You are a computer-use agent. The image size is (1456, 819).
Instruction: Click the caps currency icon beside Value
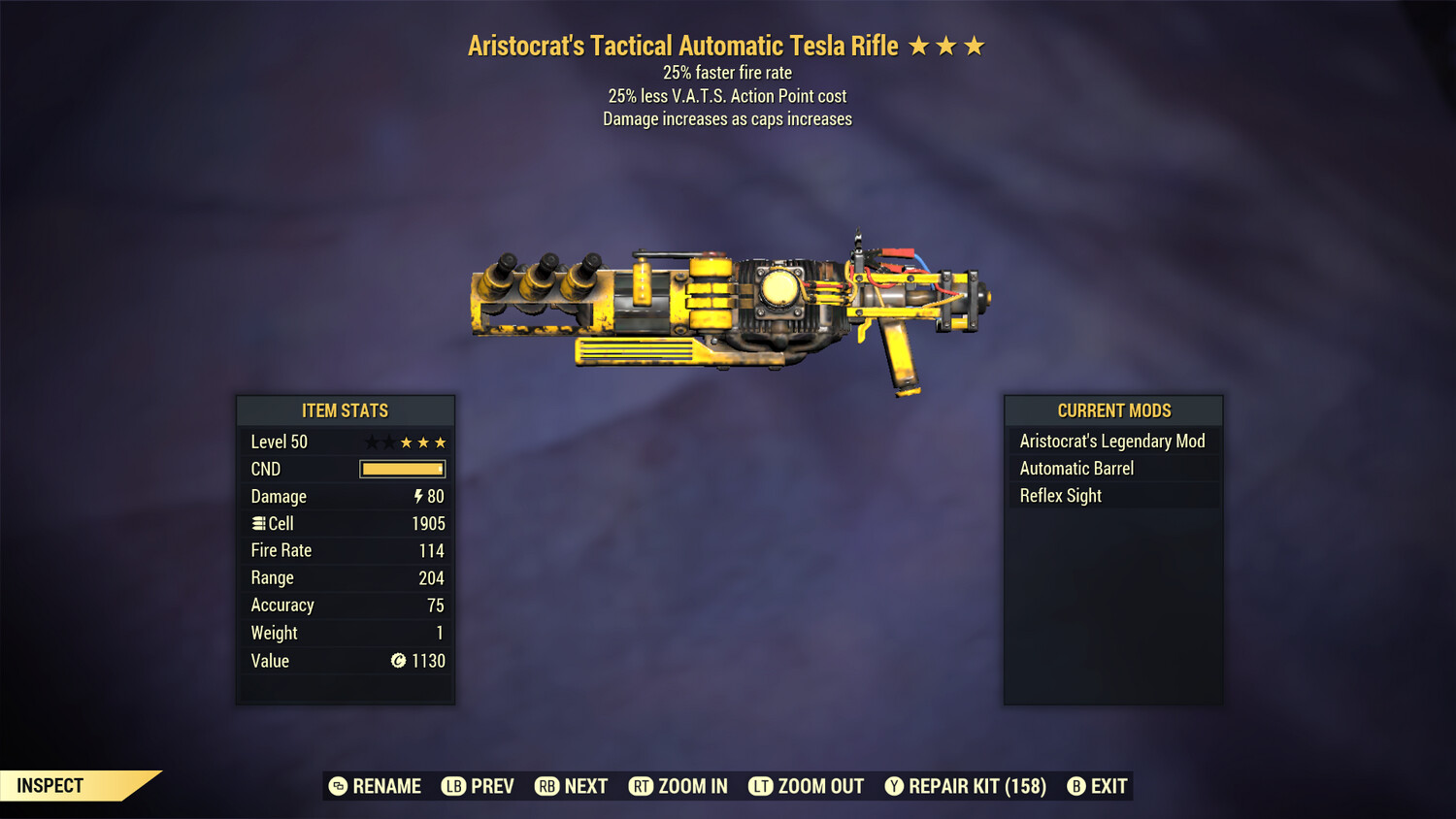(x=399, y=661)
